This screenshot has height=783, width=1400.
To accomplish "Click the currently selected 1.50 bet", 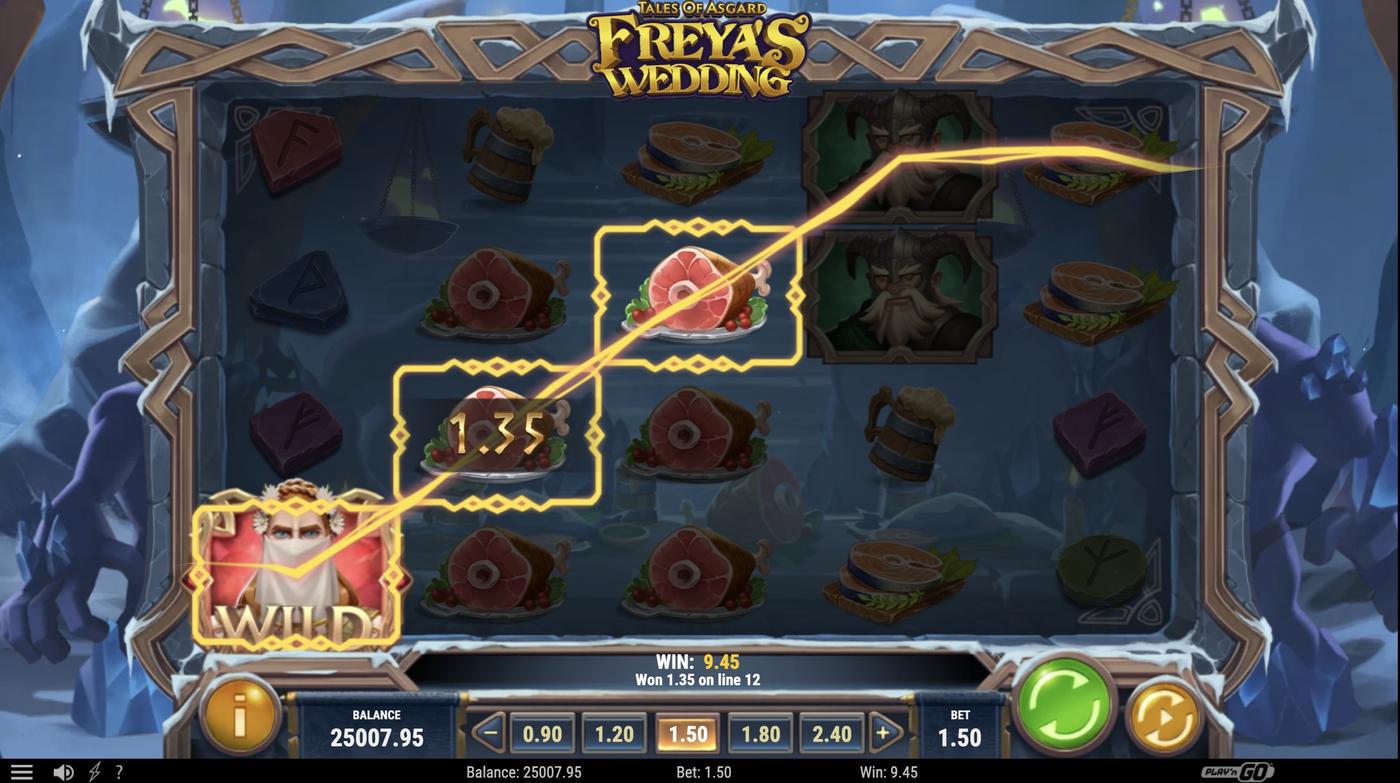I will coord(686,733).
